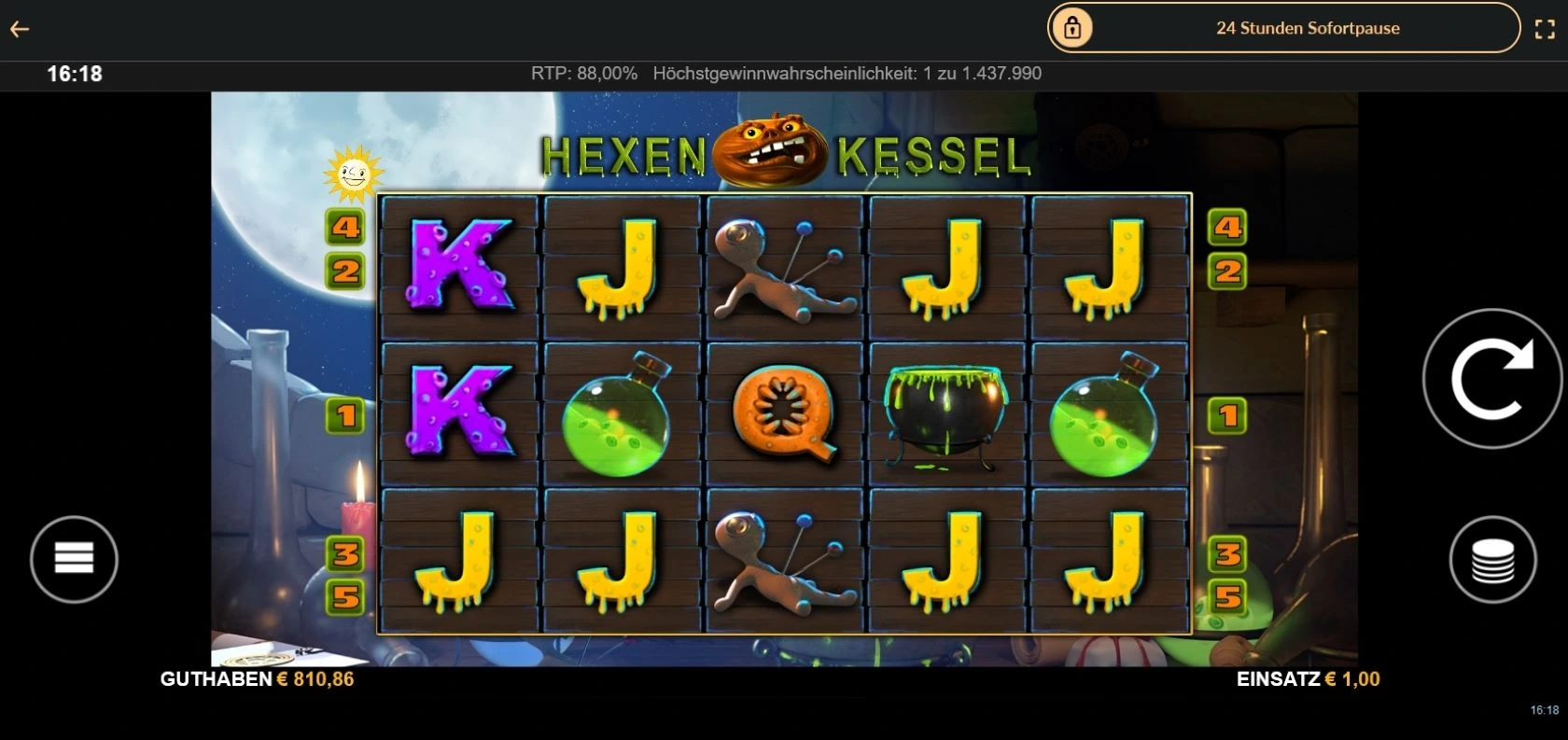Image resolution: width=1568 pixels, height=740 pixels.
Task: Click the back arrow in the top-left corner
Action: (21, 28)
